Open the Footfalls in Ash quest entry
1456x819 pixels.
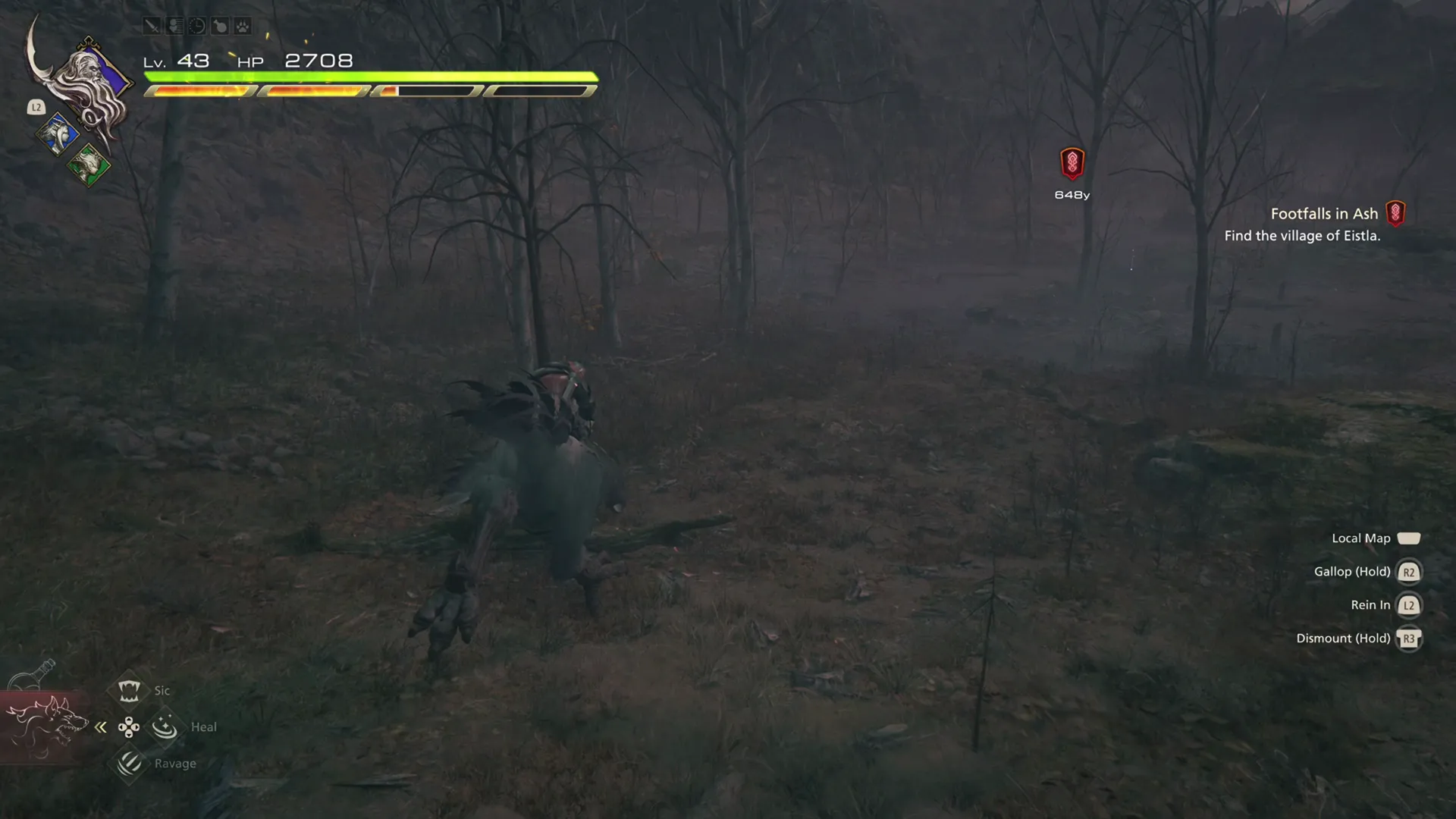tap(1324, 213)
